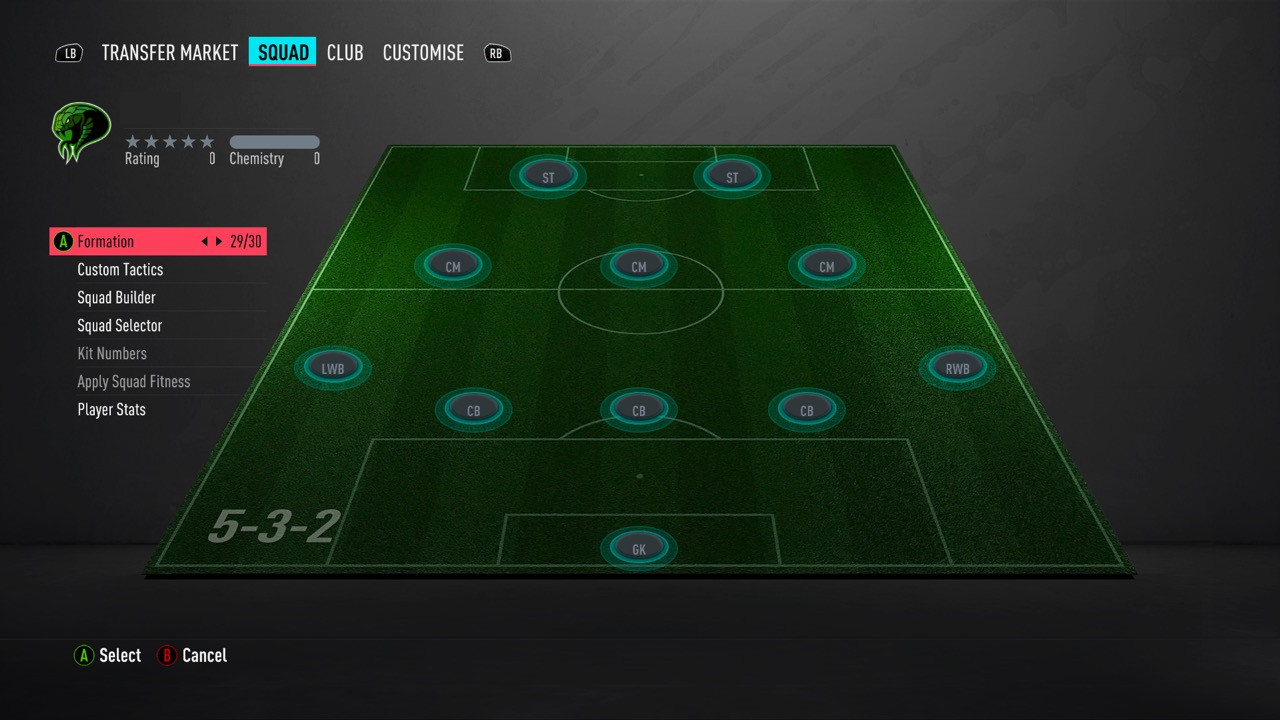Select the LWB wing-back position icon
The image size is (1280, 720).
click(x=333, y=367)
